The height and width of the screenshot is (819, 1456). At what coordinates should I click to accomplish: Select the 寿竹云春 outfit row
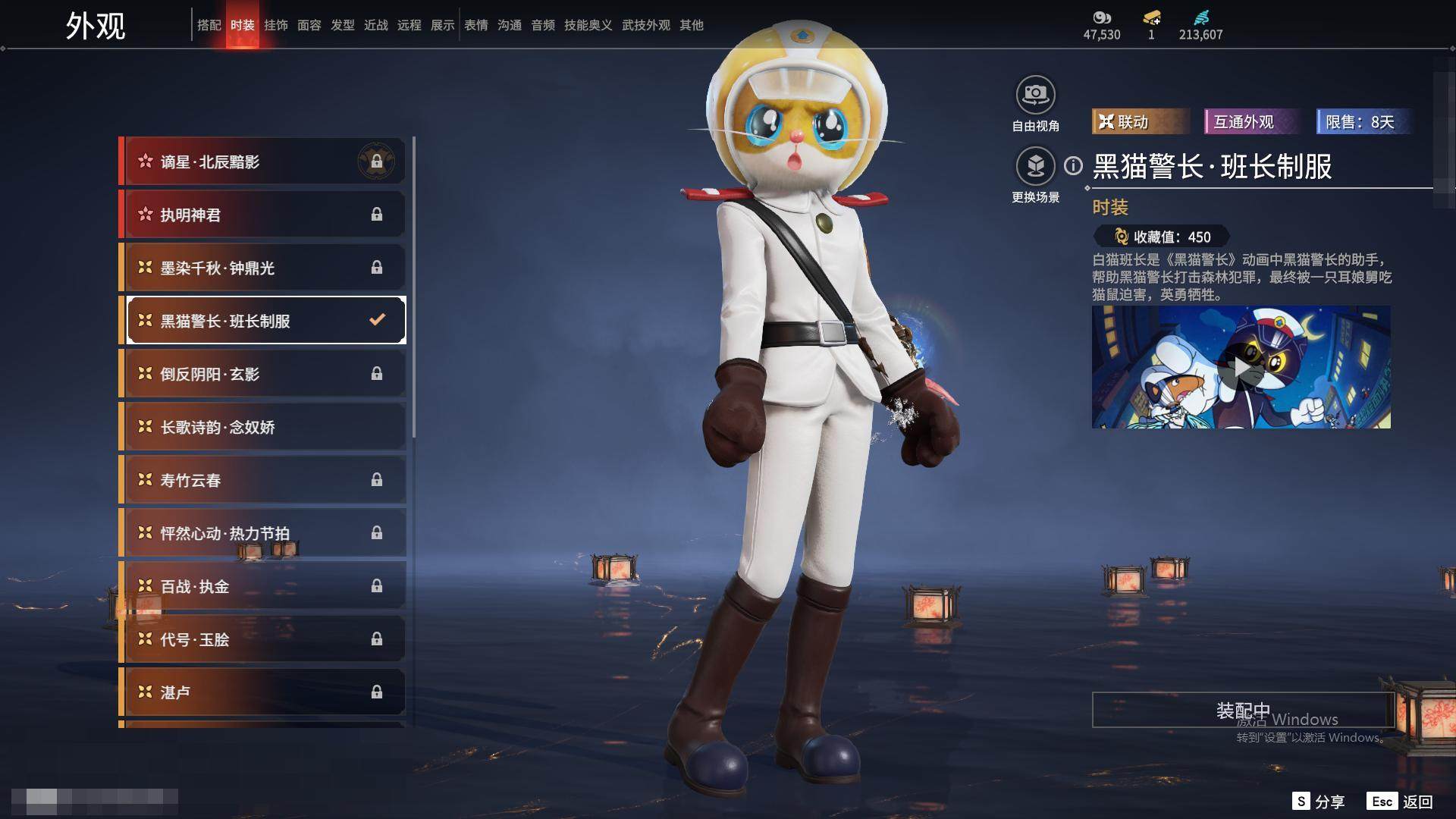click(262, 480)
